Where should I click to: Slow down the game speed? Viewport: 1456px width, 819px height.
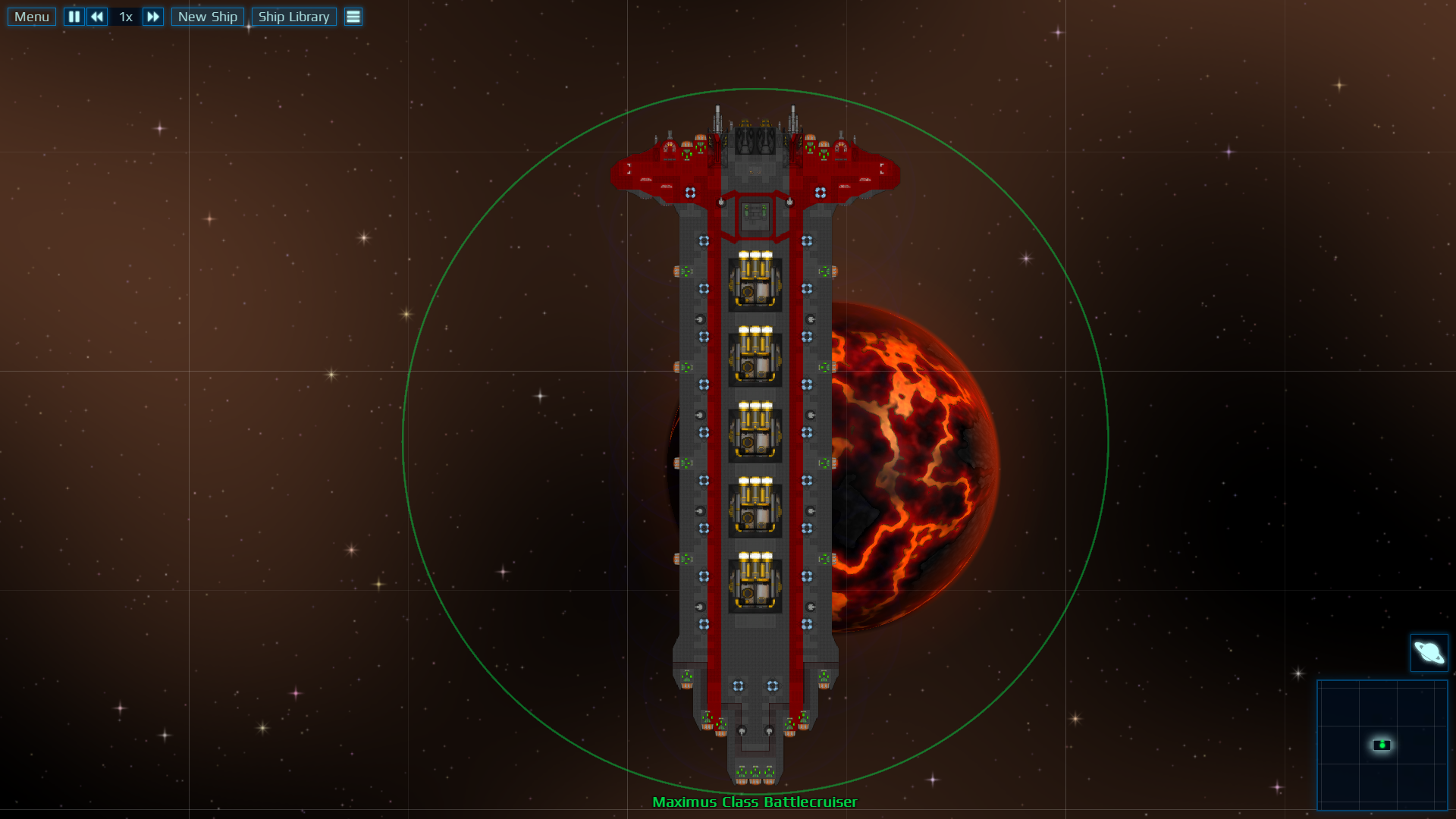[97, 17]
